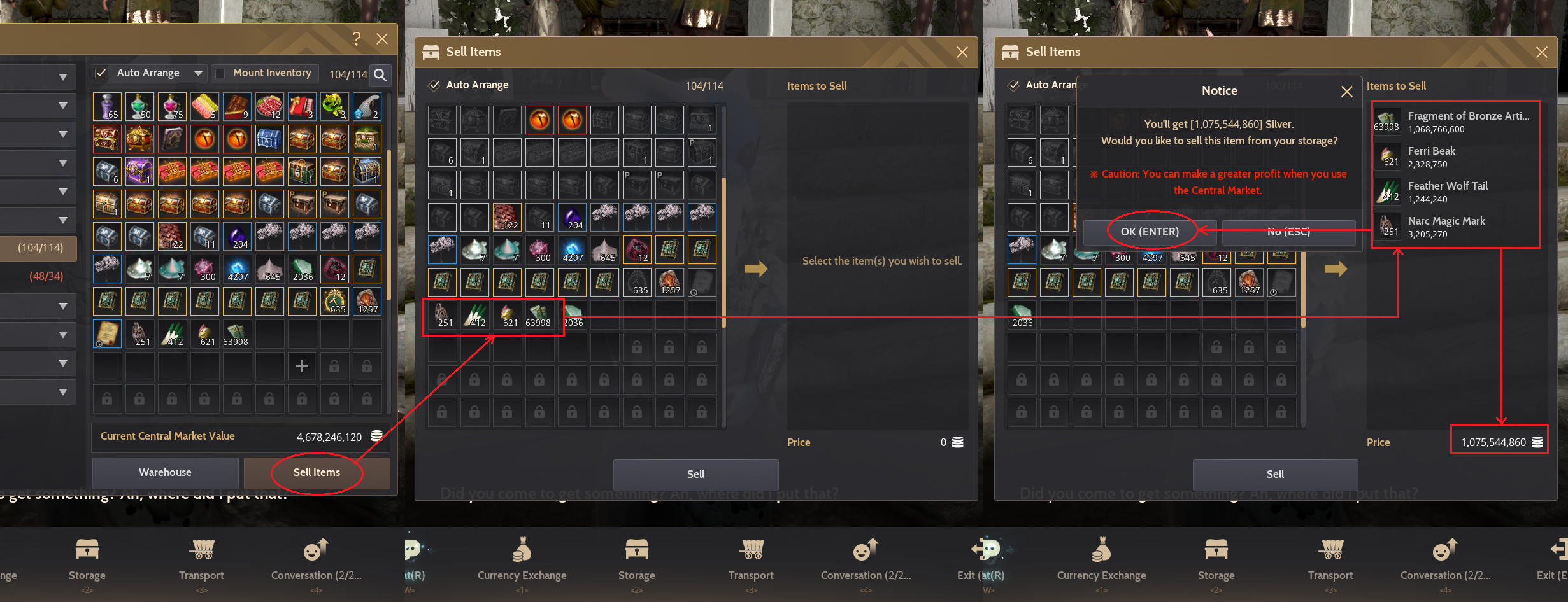Expand the Auto Arrange dropdown arrow
The height and width of the screenshot is (602, 1568).
pyautogui.click(x=197, y=73)
